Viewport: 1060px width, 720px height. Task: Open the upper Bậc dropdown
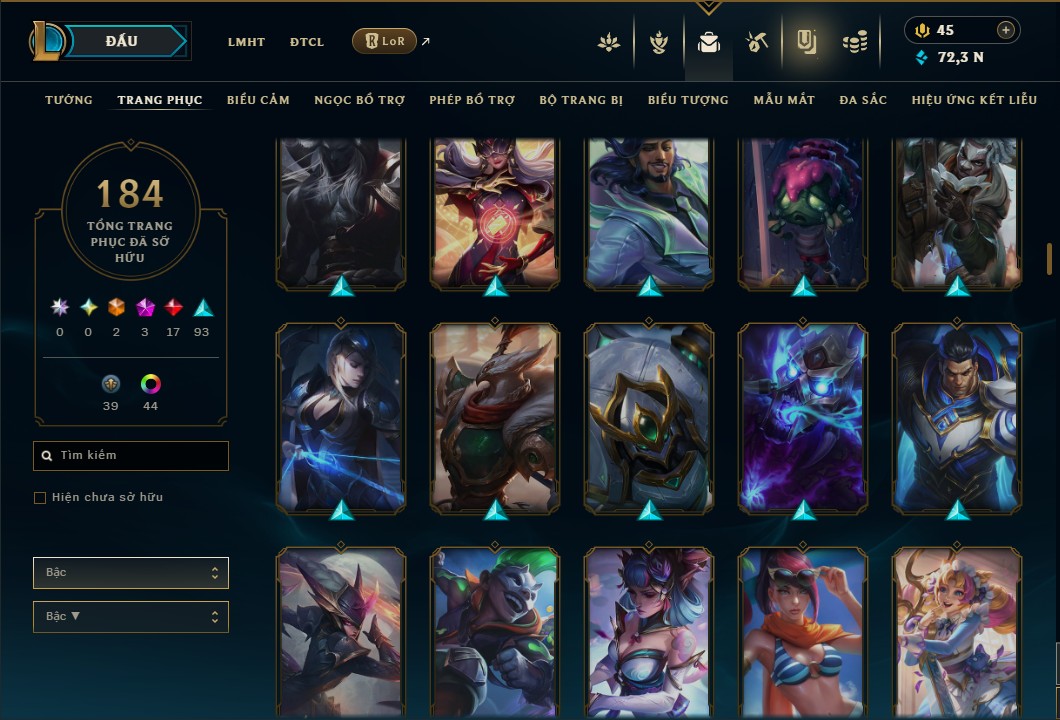131,573
